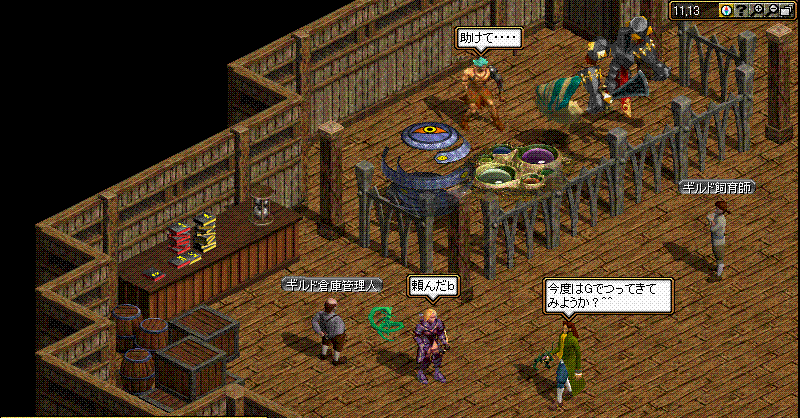Toggle the compass icon in the minimap bar
The height and width of the screenshot is (418, 800).
pyautogui.click(x=726, y=10)
